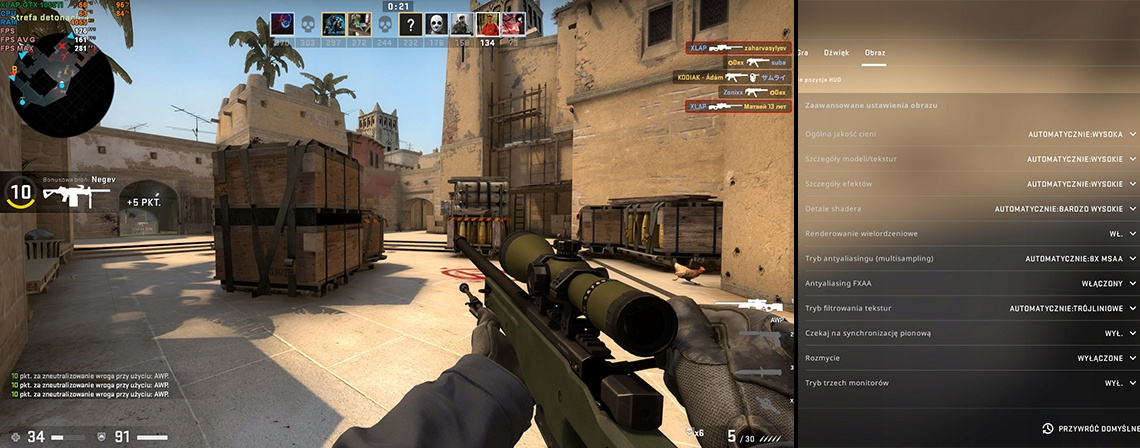Expand the Szczegóły efektów dropdown
The width and height of the screenshot is (1140, 448).
coord(1082,184)
